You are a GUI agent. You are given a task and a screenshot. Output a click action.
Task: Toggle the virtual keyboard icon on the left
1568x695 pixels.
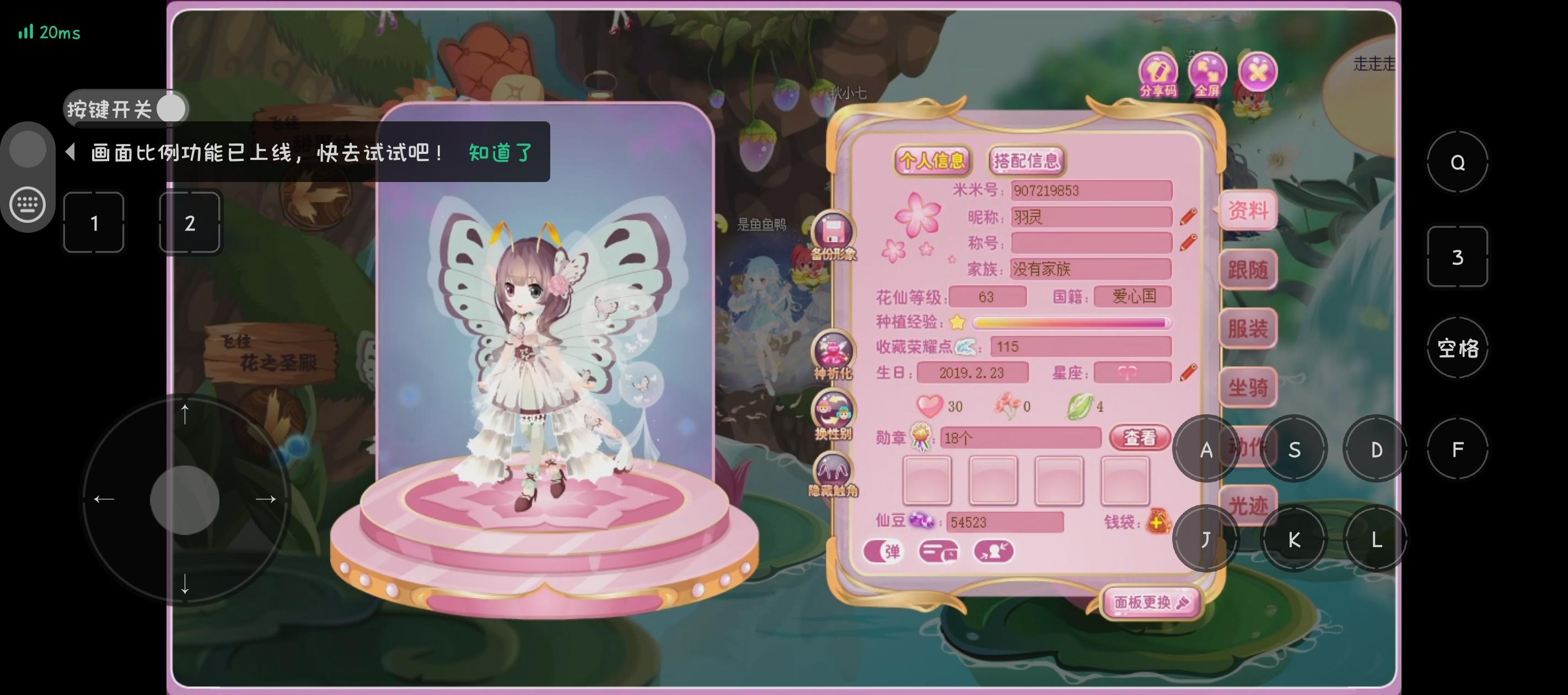(28, 204)
